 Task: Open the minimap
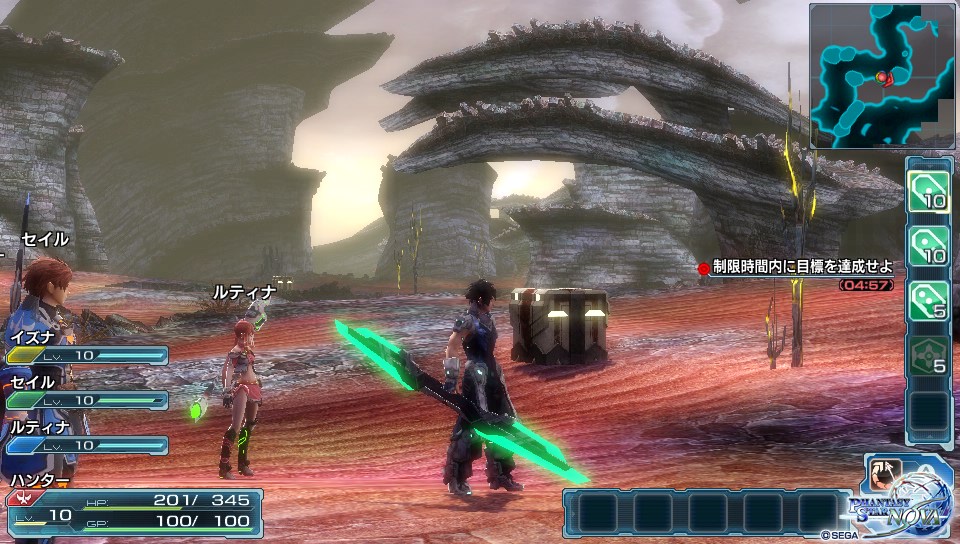(x=881, y=75)
